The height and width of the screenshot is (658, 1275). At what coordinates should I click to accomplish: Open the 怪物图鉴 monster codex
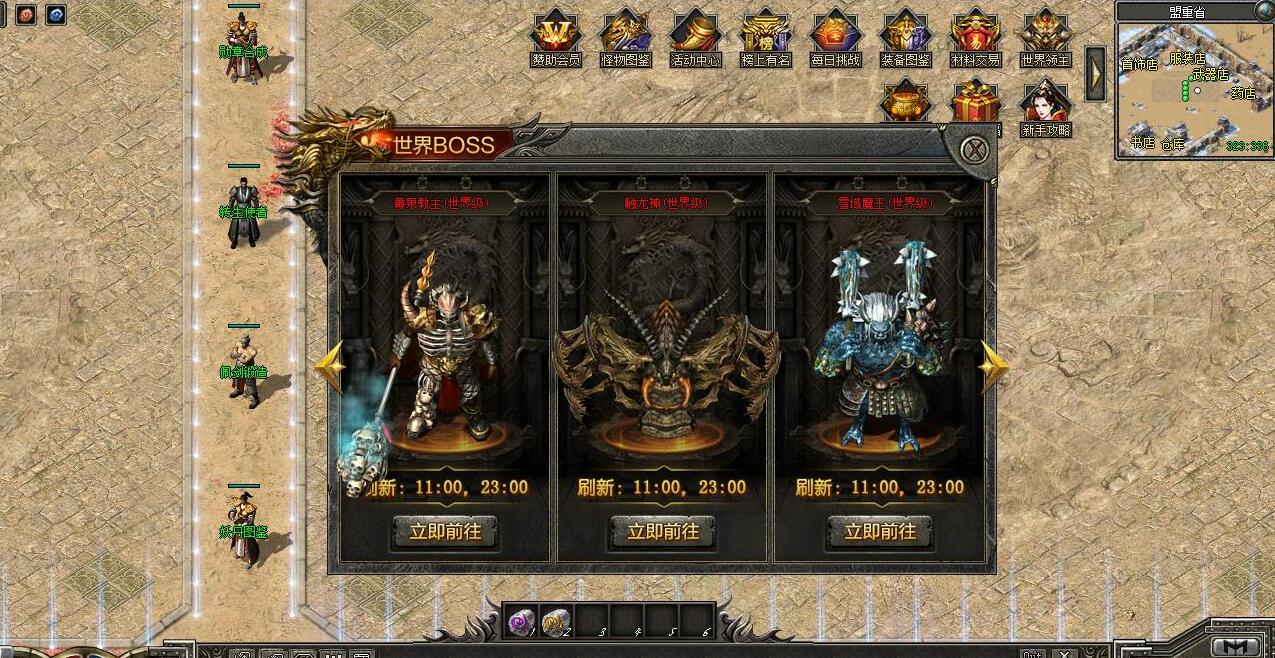tap(625, 36)
